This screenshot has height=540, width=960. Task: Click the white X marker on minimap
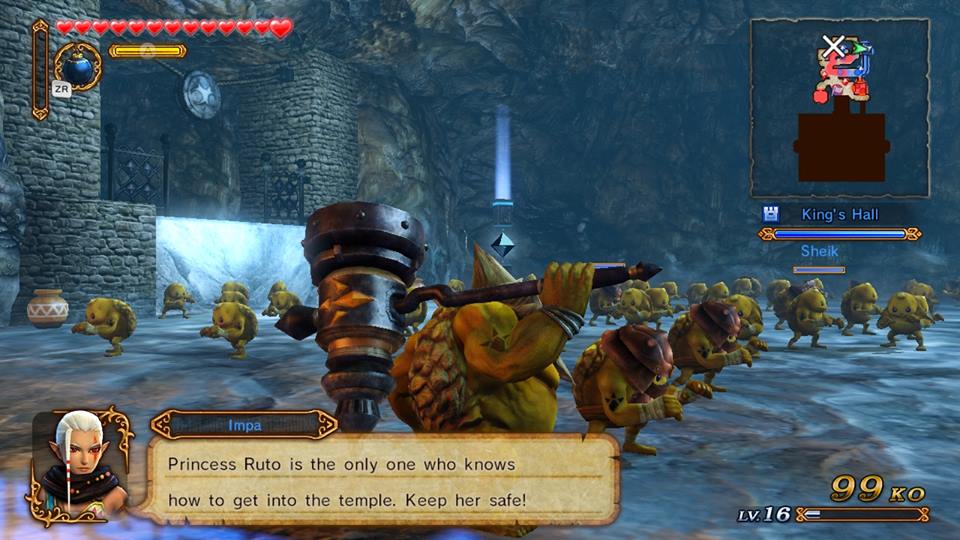pyautogui.click(x=833, y=44)
